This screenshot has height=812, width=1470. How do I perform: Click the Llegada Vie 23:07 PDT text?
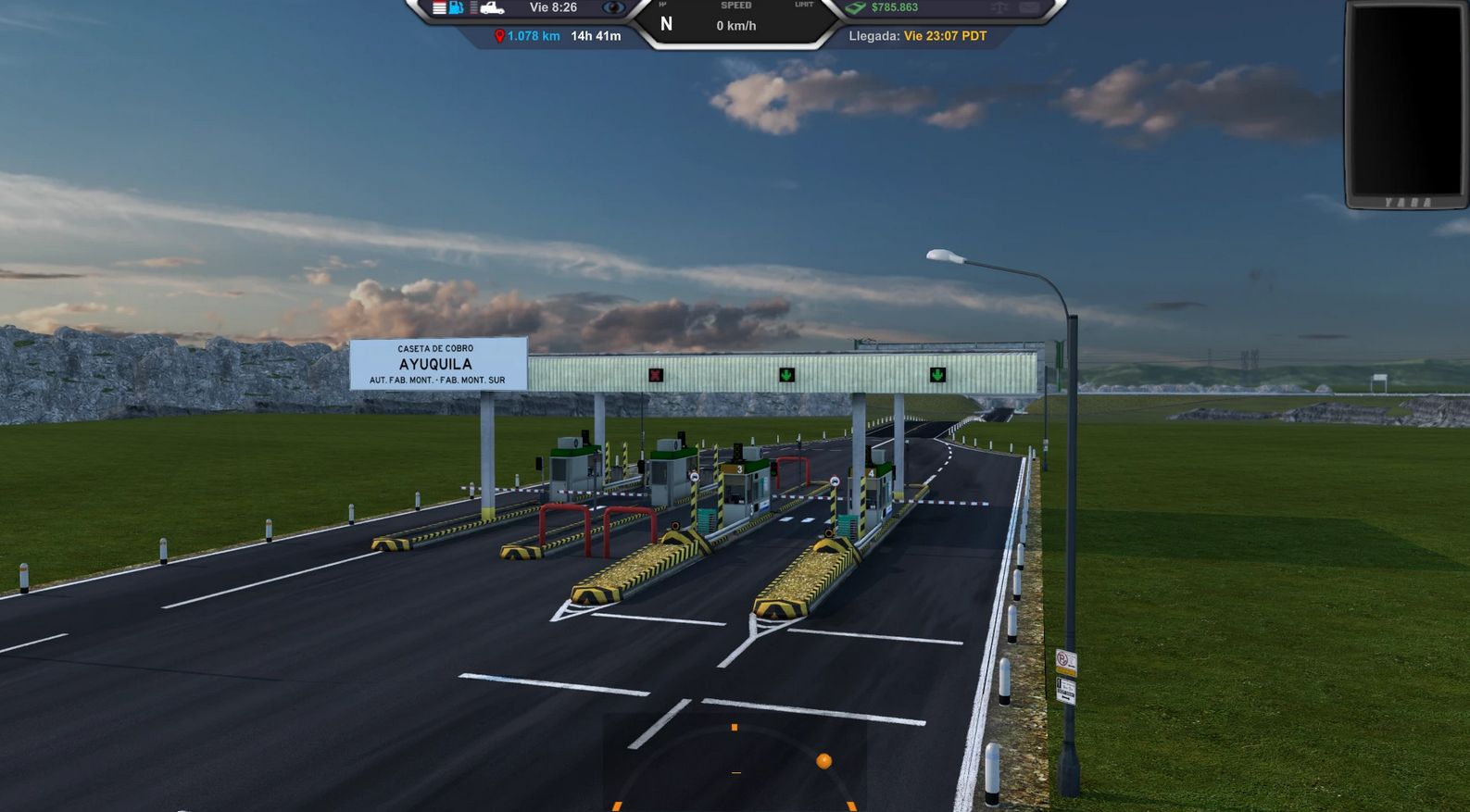point(918,37)
